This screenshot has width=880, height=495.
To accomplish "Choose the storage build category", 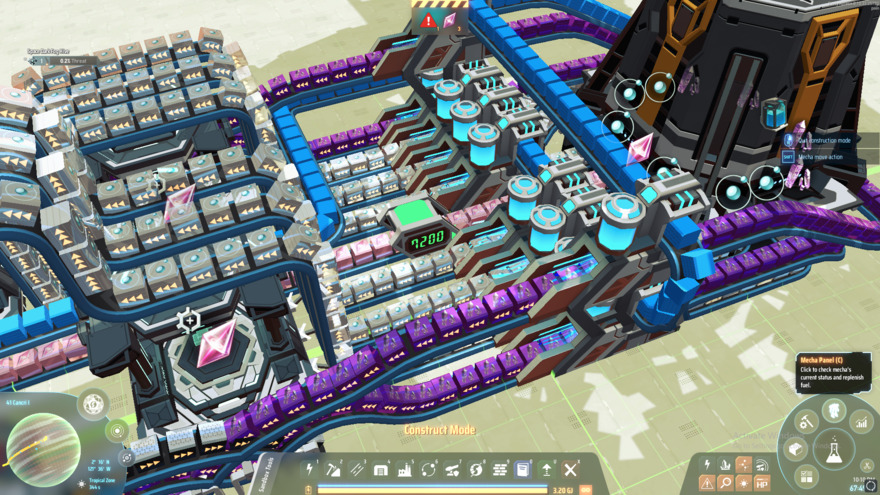I will click(381, 469).
